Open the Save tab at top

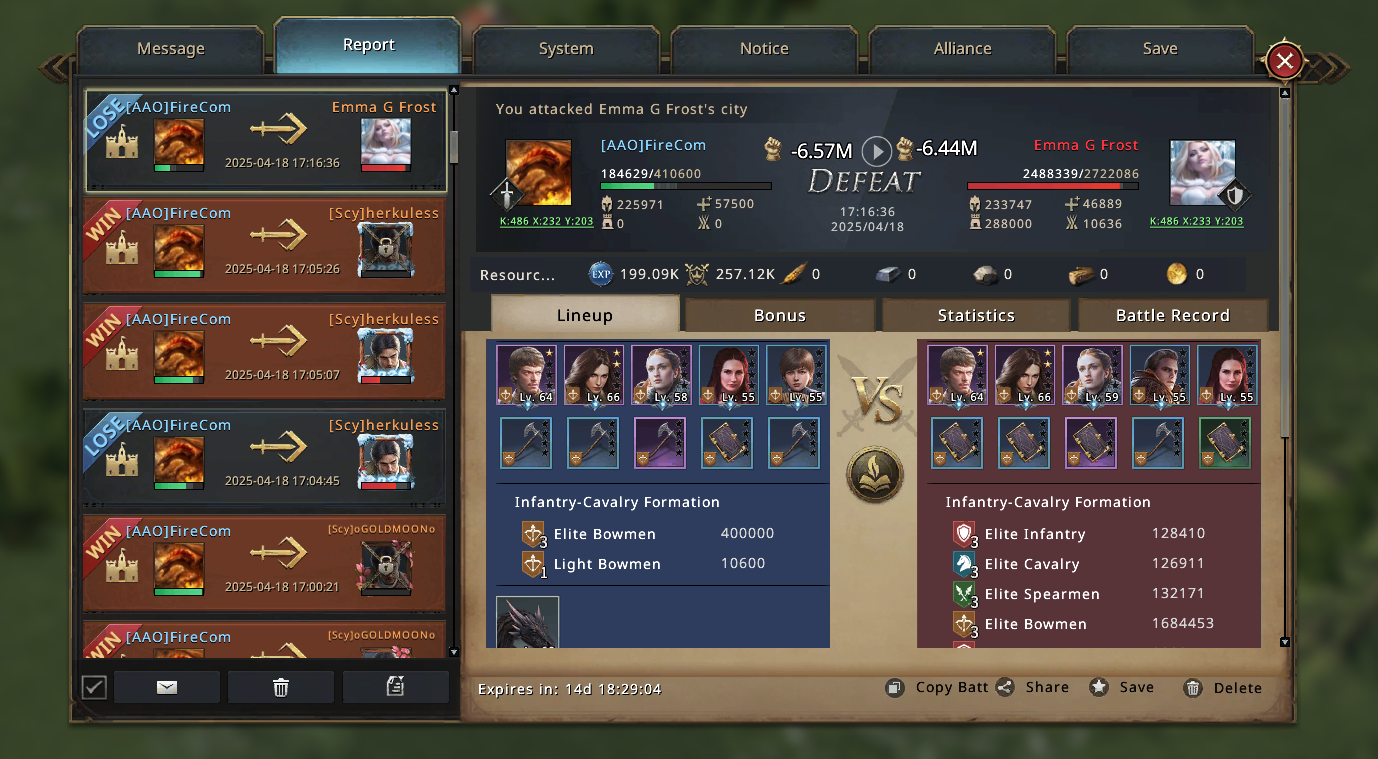[x=1160, y=49]
